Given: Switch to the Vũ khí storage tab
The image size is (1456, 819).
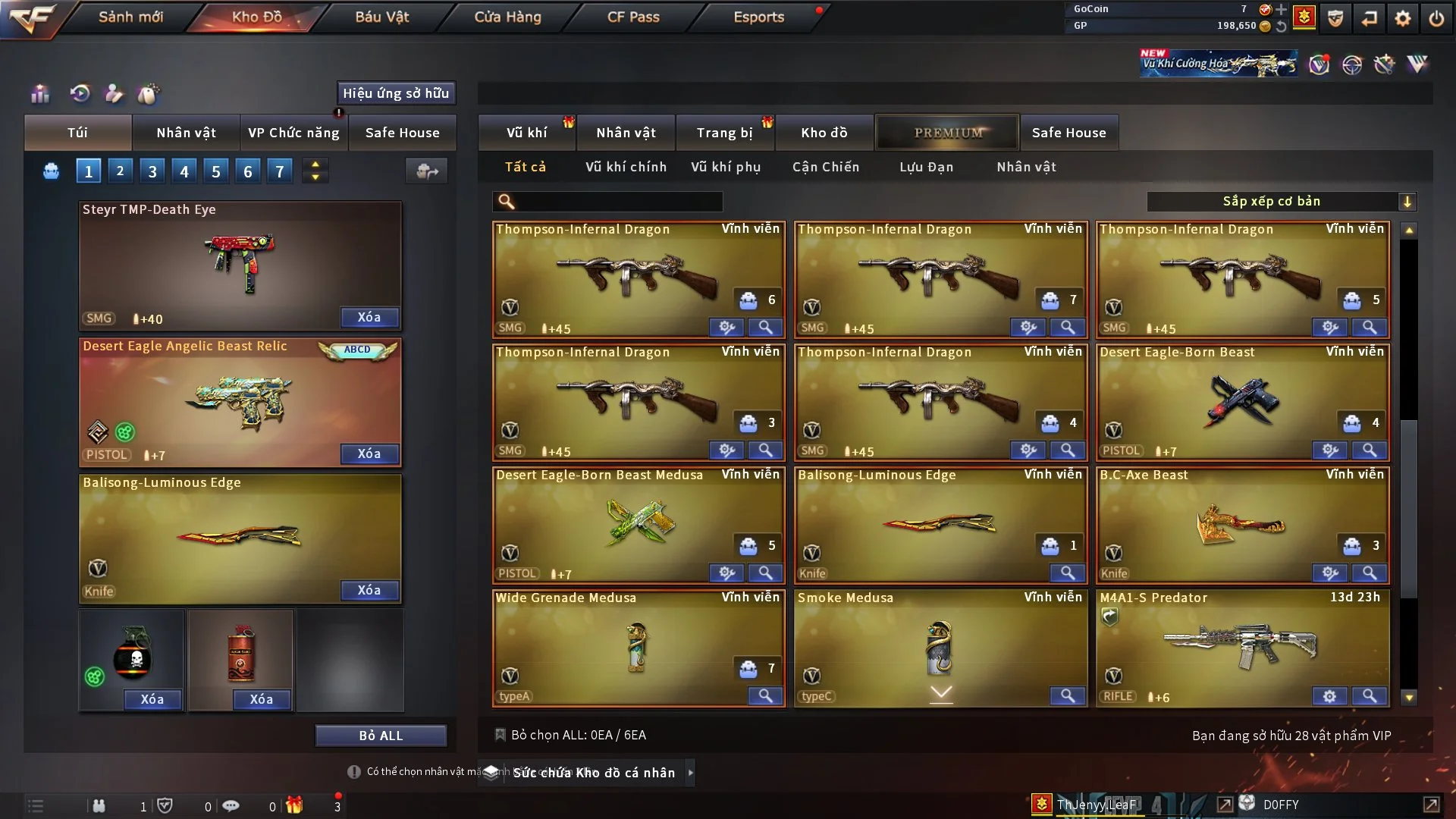Looking at the screenshot, I should tap(526, 133).
